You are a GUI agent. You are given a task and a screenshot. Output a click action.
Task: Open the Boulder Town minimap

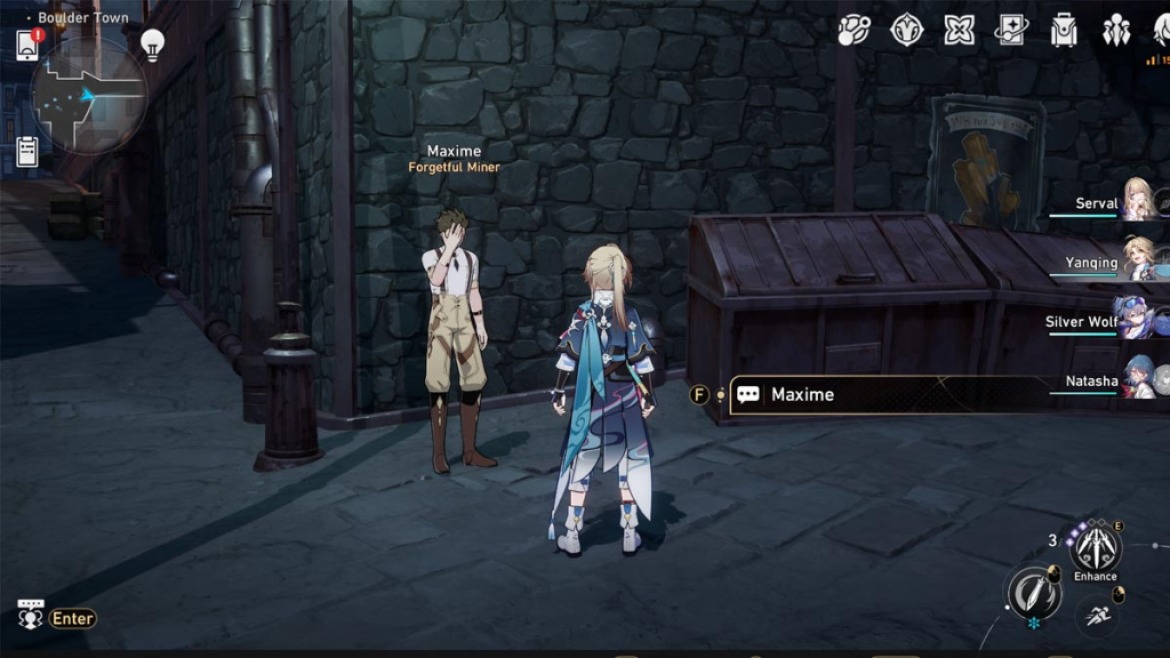(x=89, y=96)
